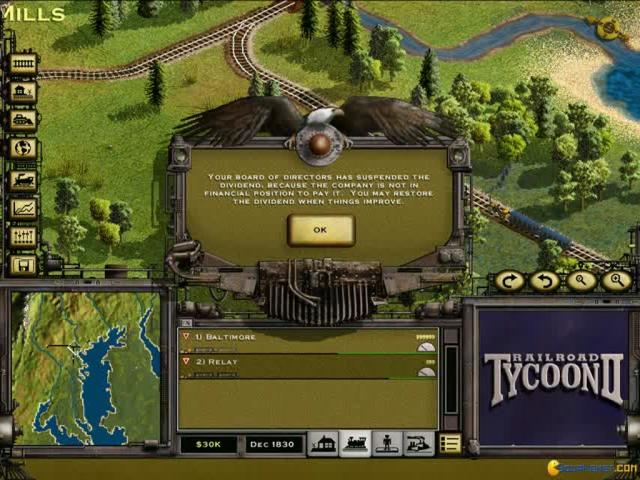Toggle the list detail view button
This screenshot has width=640, height=480.
pyautogui.click(x=449, y=444)
